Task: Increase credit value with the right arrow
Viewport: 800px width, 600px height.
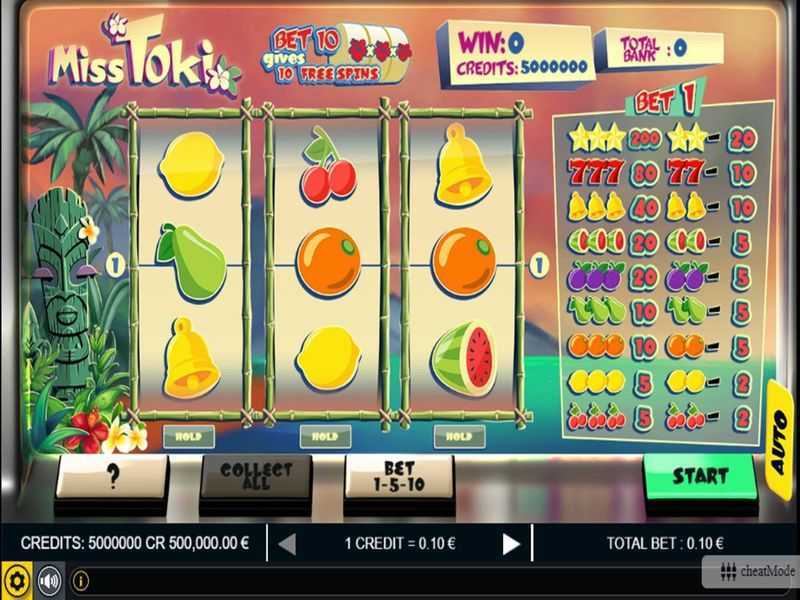Action: 511,544
